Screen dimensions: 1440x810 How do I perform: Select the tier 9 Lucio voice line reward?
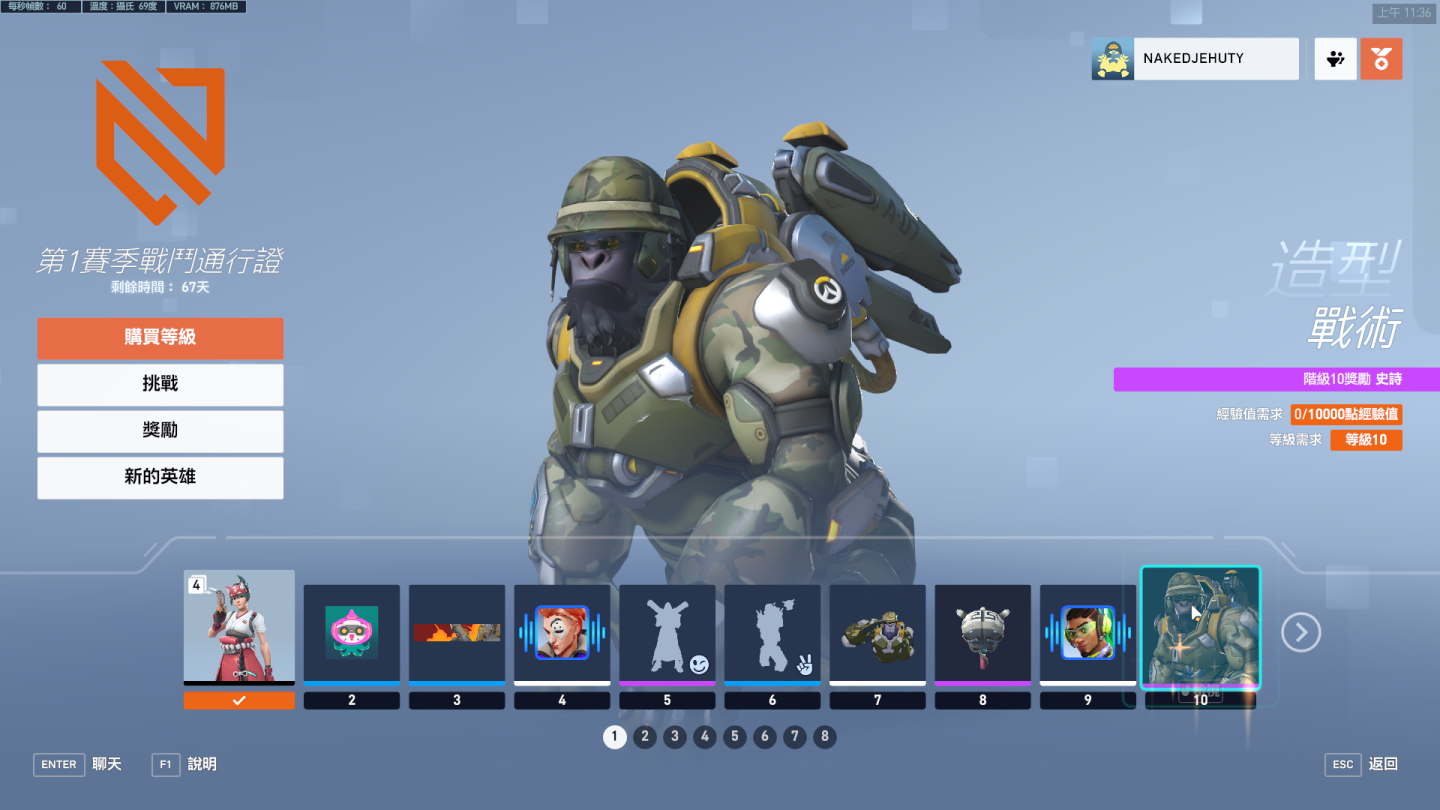1087,633
